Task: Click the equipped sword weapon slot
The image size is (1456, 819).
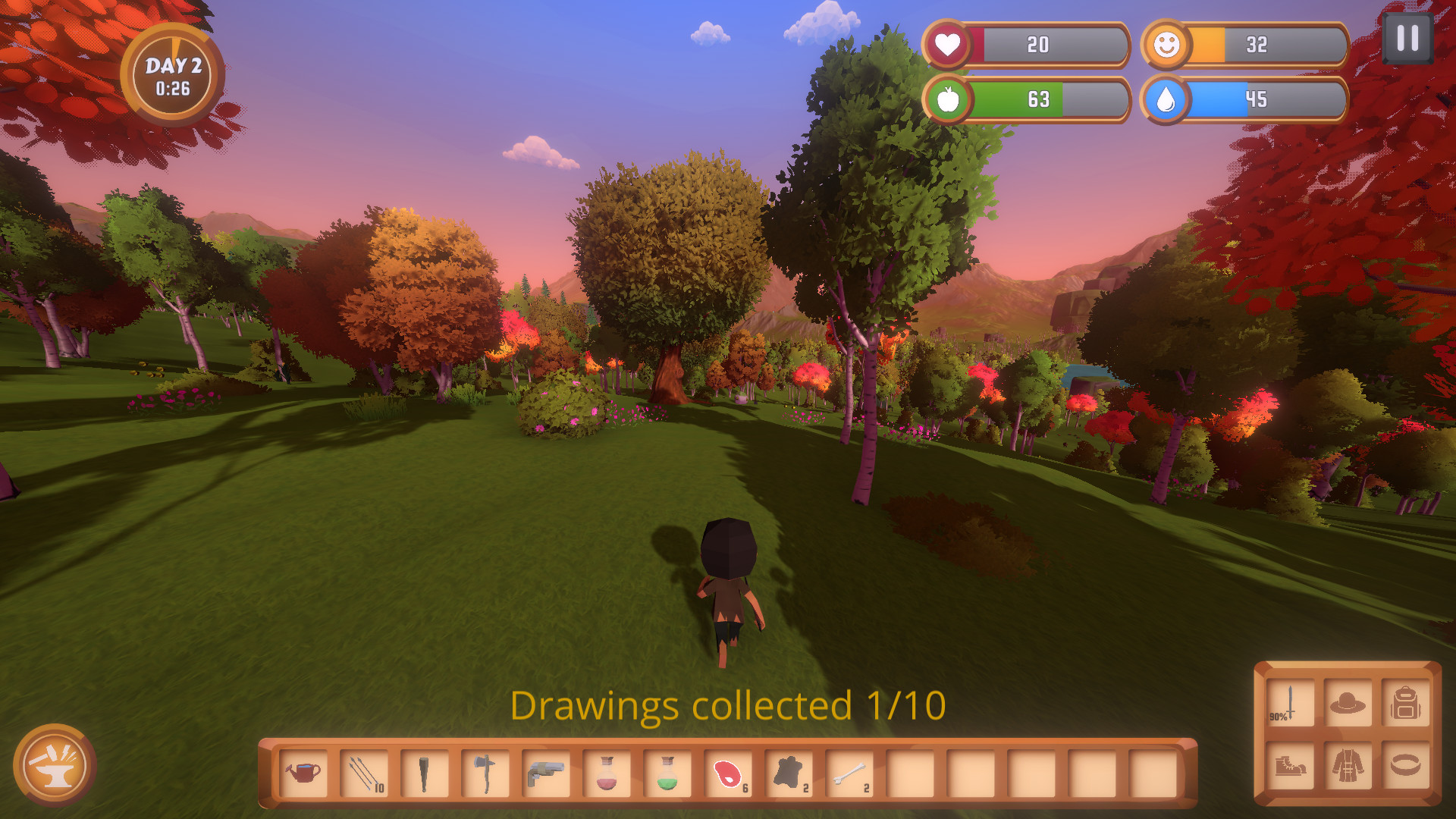Action: pyautogui.click(x=1290, y=704)
